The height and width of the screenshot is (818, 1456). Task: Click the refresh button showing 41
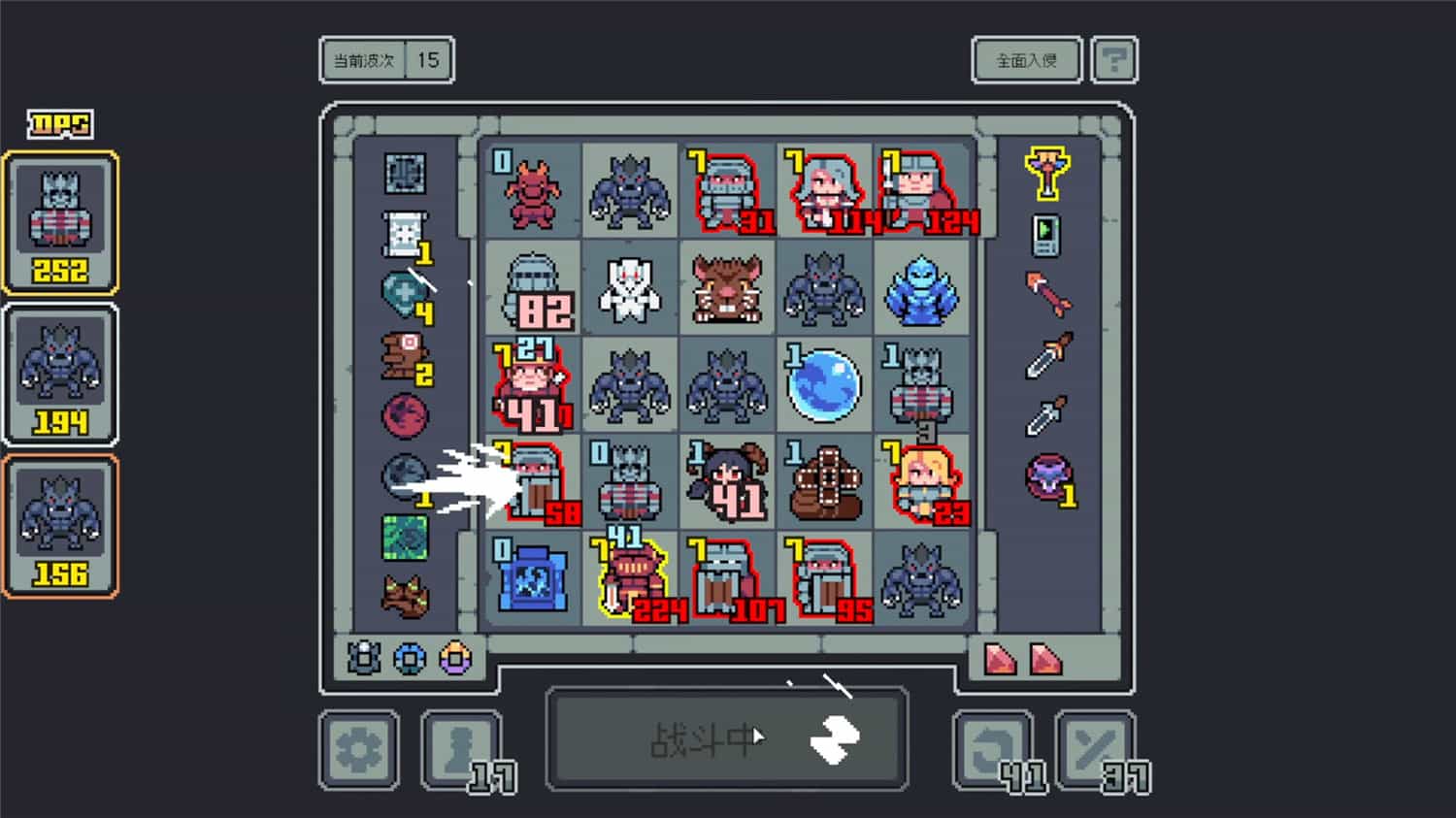992,747
